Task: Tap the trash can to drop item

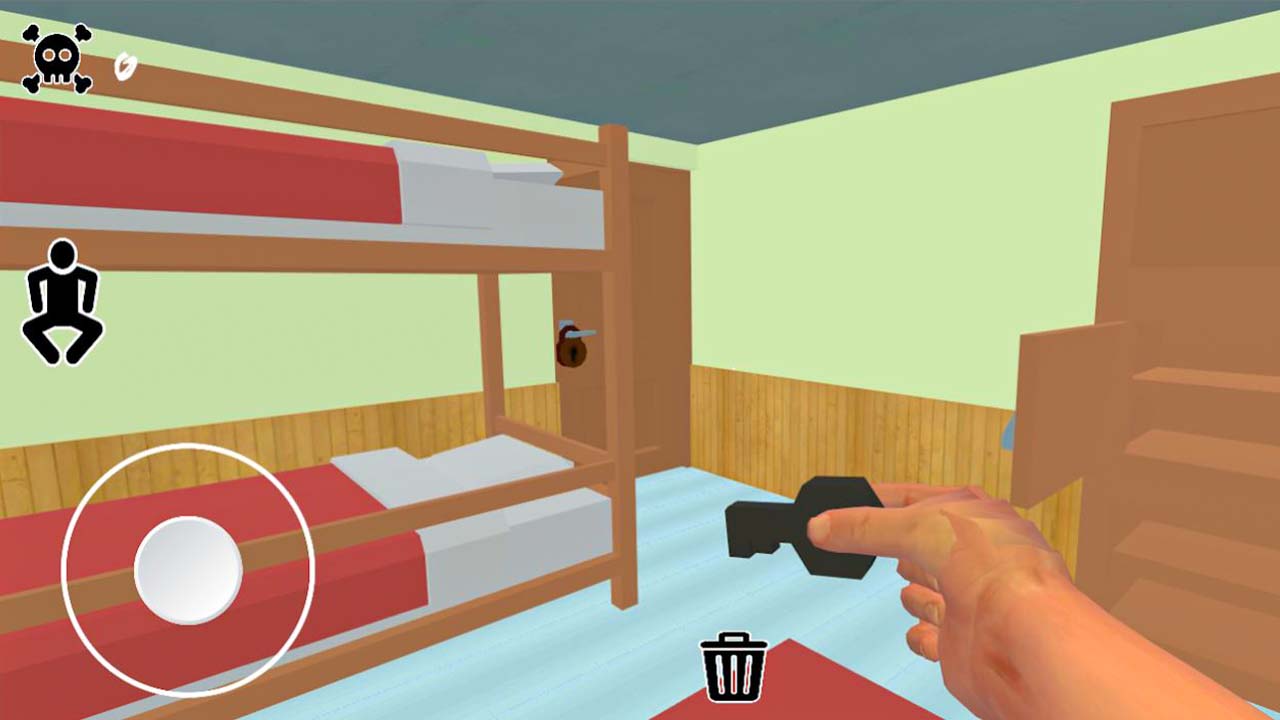Action: tap(735, 667)
